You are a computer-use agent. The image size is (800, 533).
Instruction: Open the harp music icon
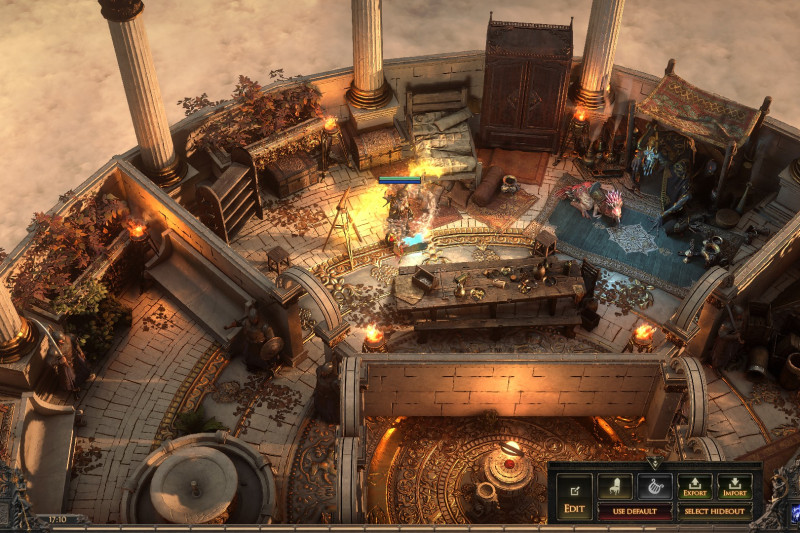pyautogui.click(x=654, y=487)
